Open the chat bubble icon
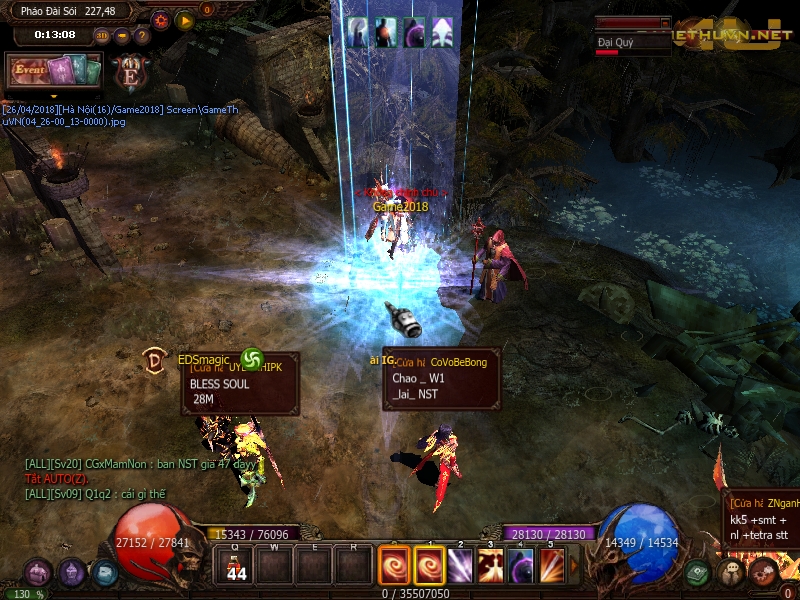Viewport: 800px width, 600px height. pyautogui.click(x=731, y=572)
